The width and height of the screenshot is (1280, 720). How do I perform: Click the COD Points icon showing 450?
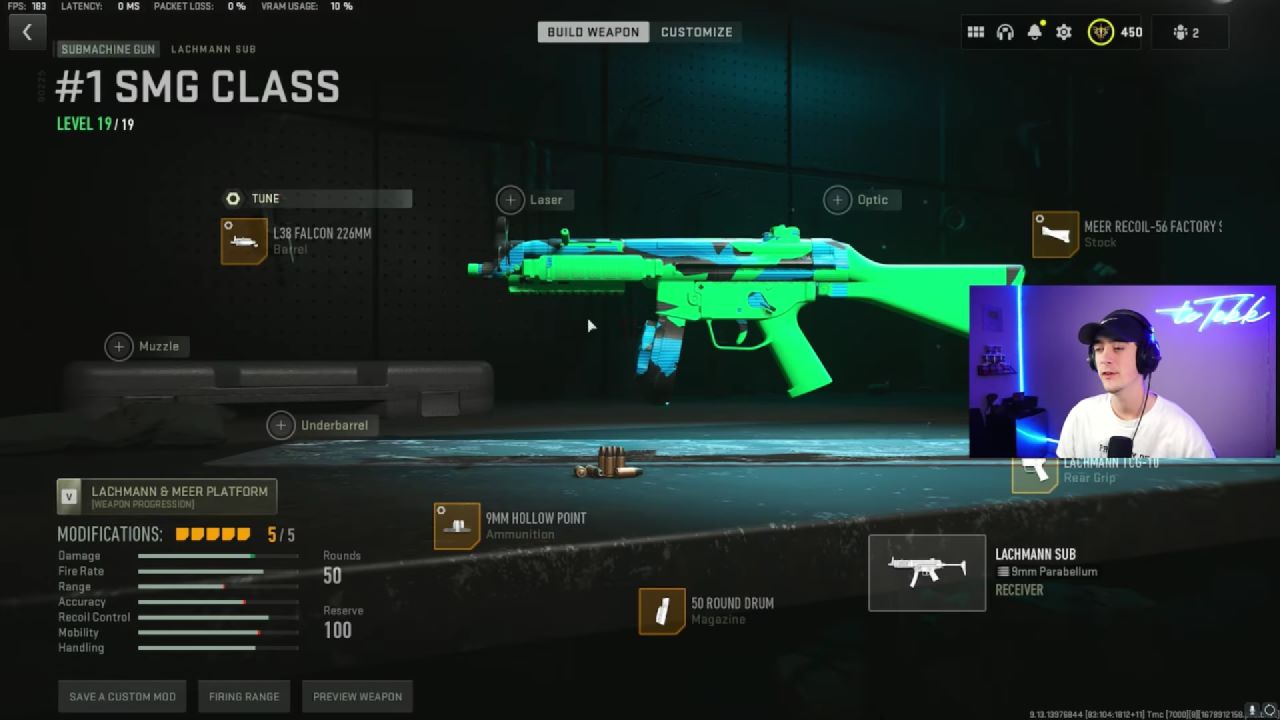pos(1100,31)
